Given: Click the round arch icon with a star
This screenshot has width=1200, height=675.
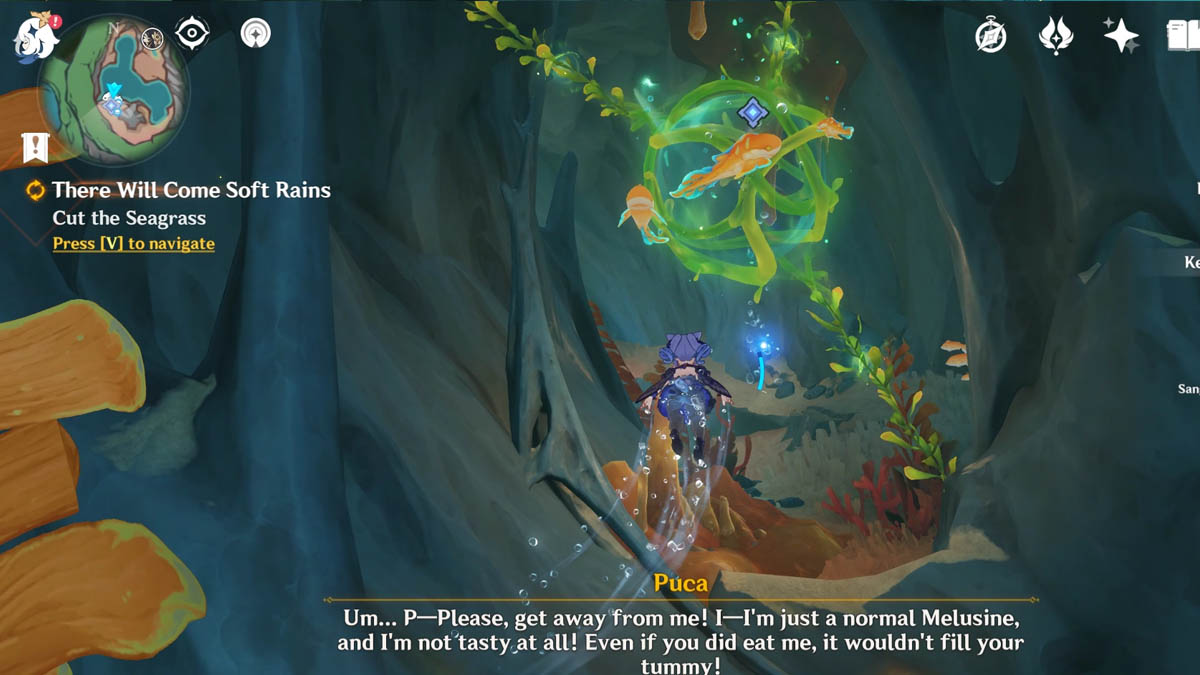Looking at the screenshot, I should coord(256,34).
